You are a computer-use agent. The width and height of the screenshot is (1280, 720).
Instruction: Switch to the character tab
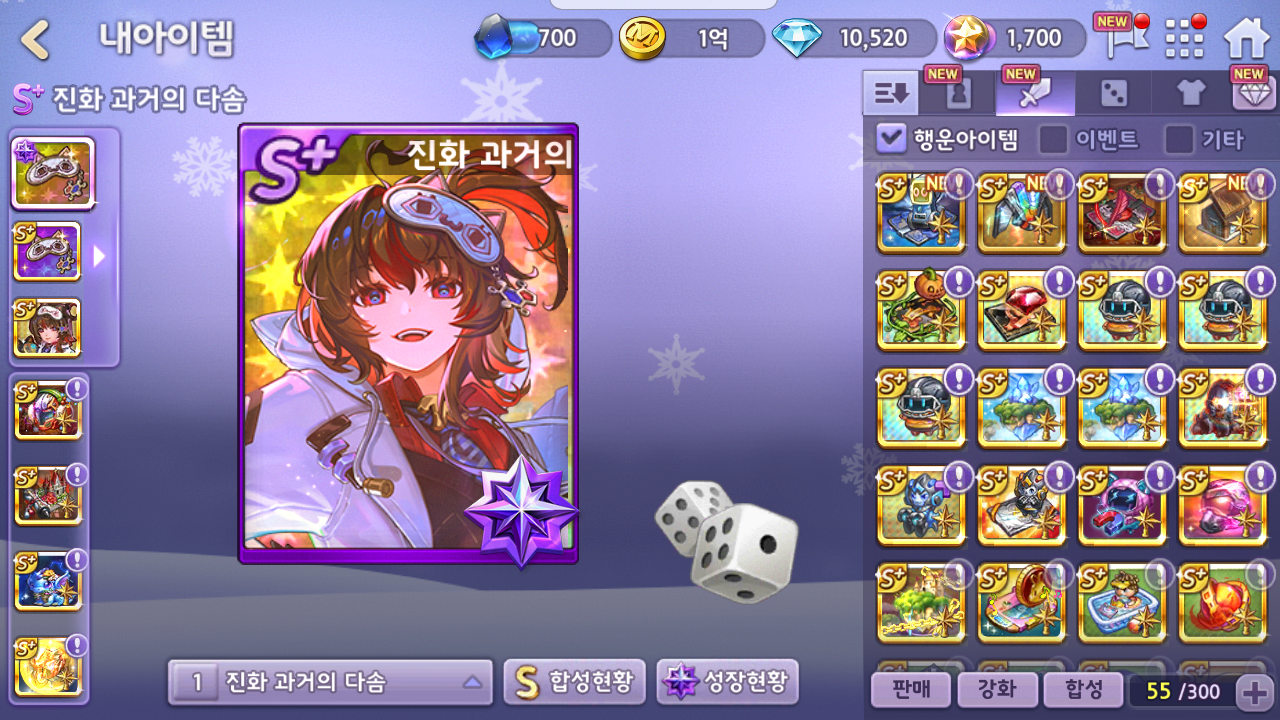958,94
